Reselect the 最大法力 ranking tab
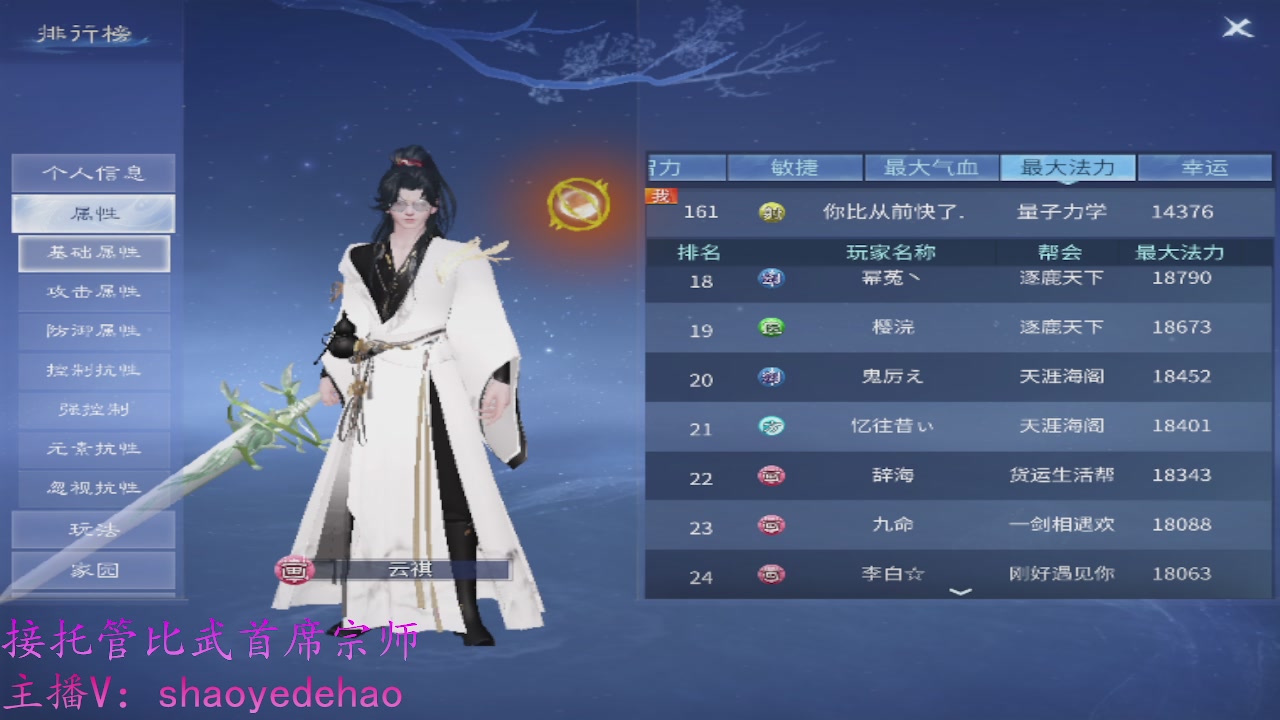The height and width of the screenshot is (720, 1280). tap(1068, 167)
